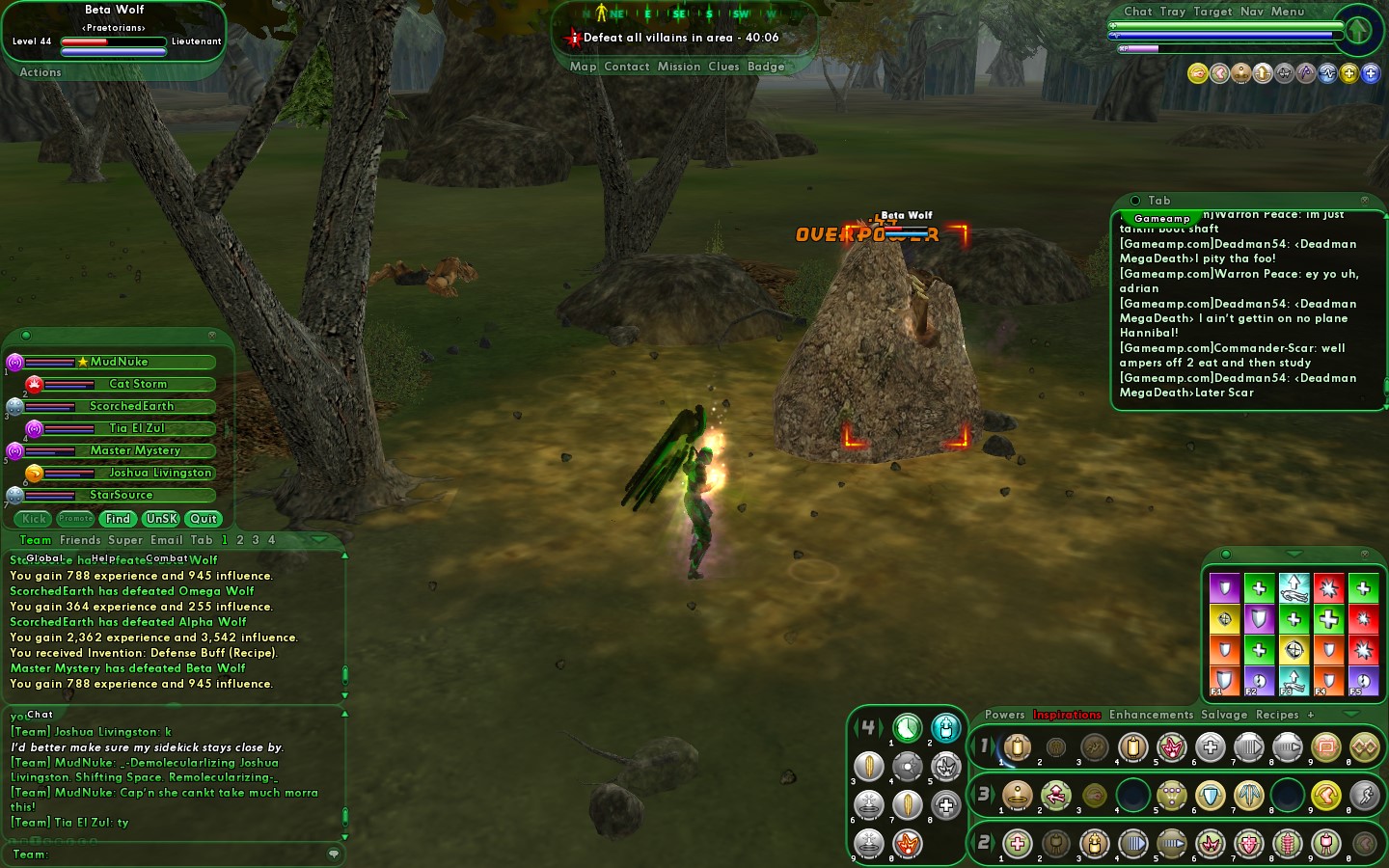Open the Enhancements tab
The width and height of the screenshot is (1389, 868).
(1151, 715)
